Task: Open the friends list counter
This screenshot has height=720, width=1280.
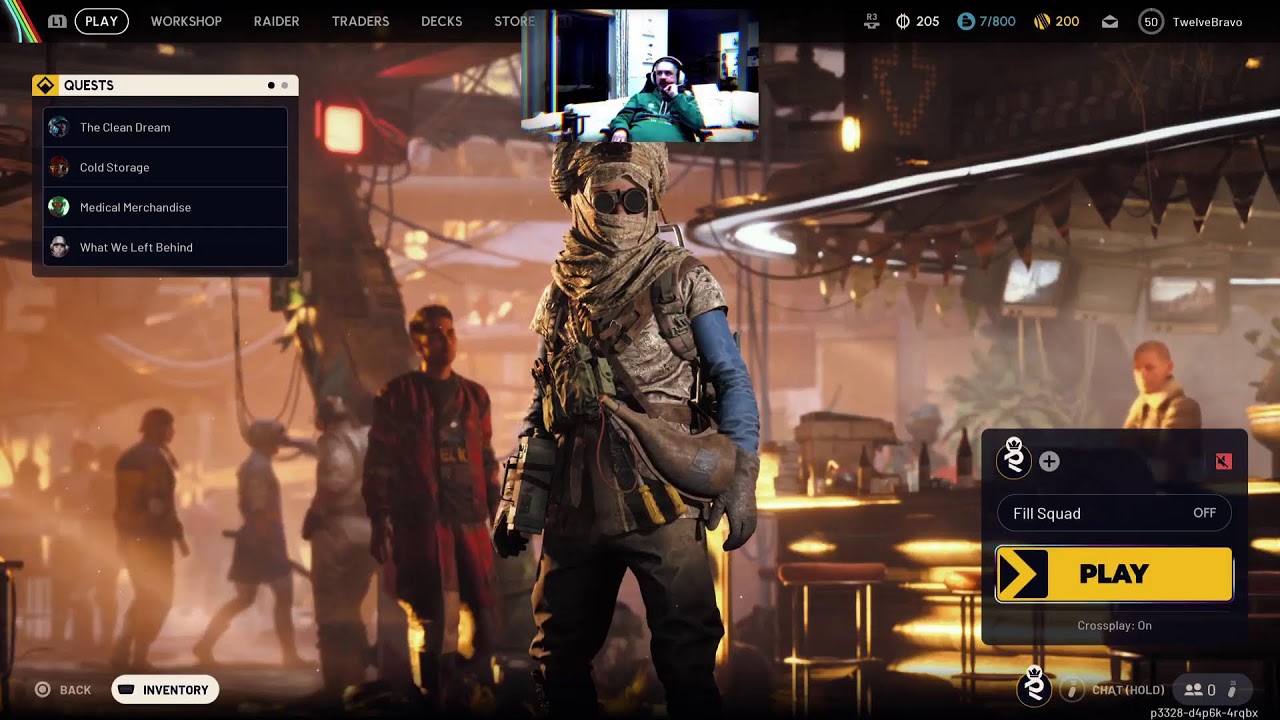Action: coord(1200,690)
